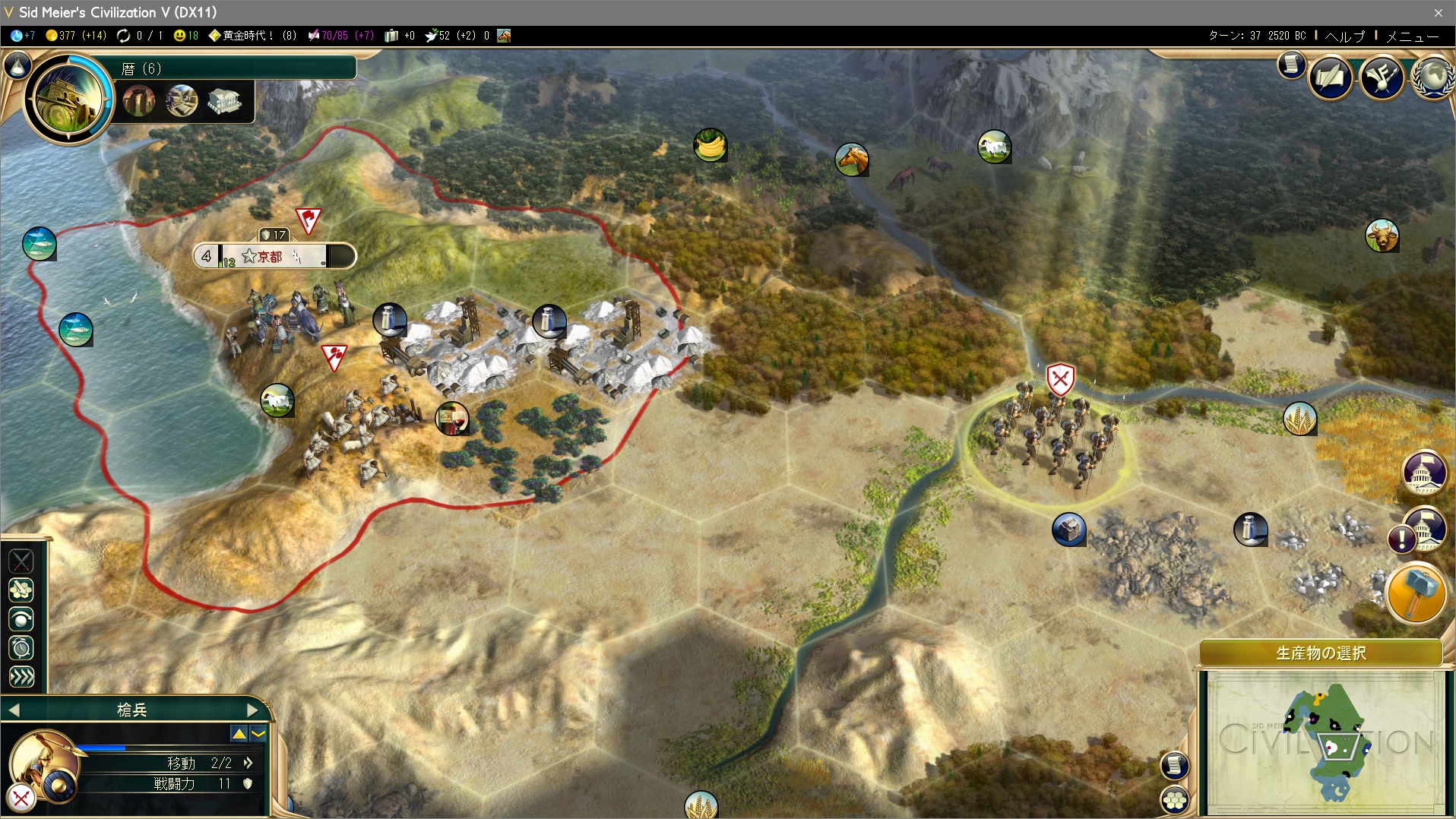Toggle the hex grid map options button
The height and width of the screenshot is (819, 1456).
pyautogui.click(x=1175, y=799)
